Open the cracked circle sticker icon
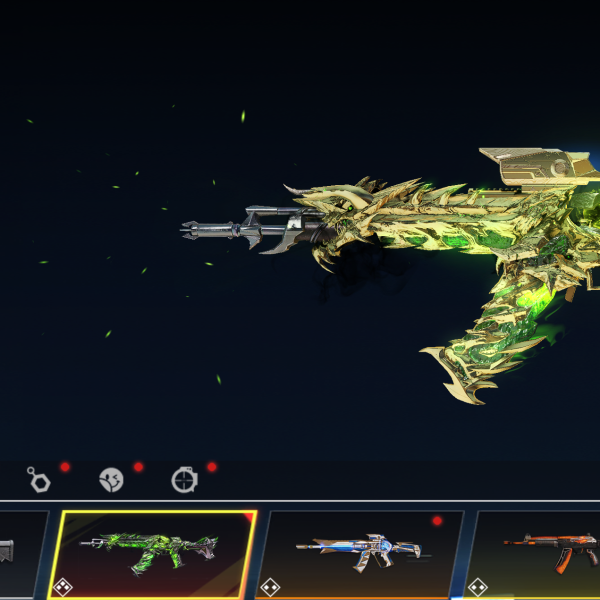The image size is (600, 600). 111,480
